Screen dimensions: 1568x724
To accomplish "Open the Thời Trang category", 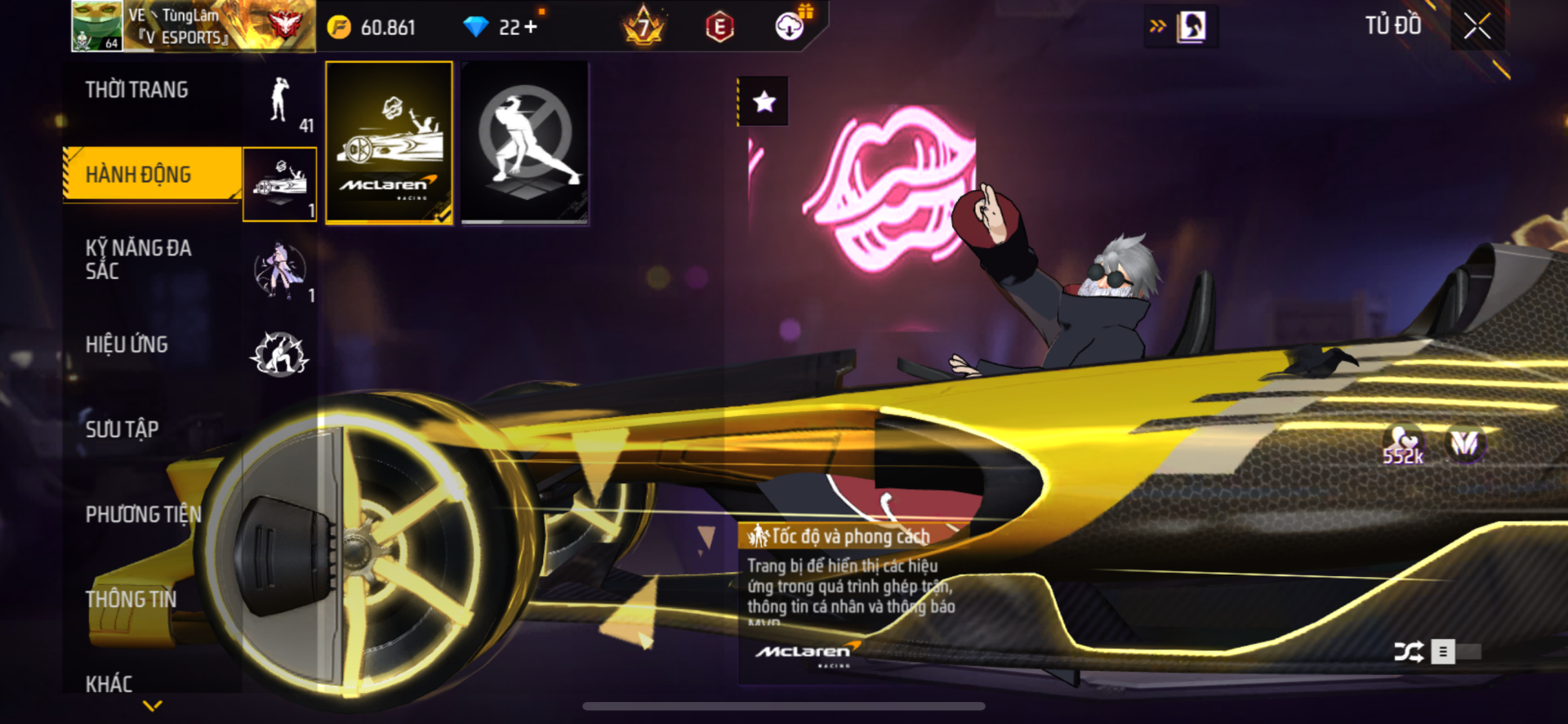I will click(137, 91).
